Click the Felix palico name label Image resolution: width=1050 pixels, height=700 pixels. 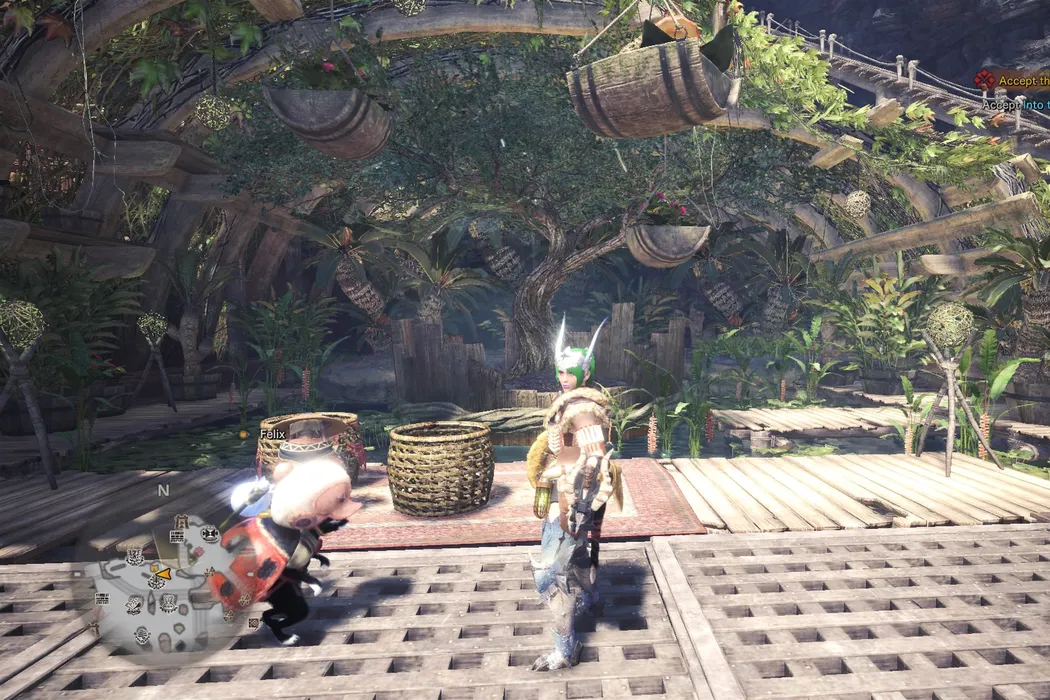click(272, 434)
